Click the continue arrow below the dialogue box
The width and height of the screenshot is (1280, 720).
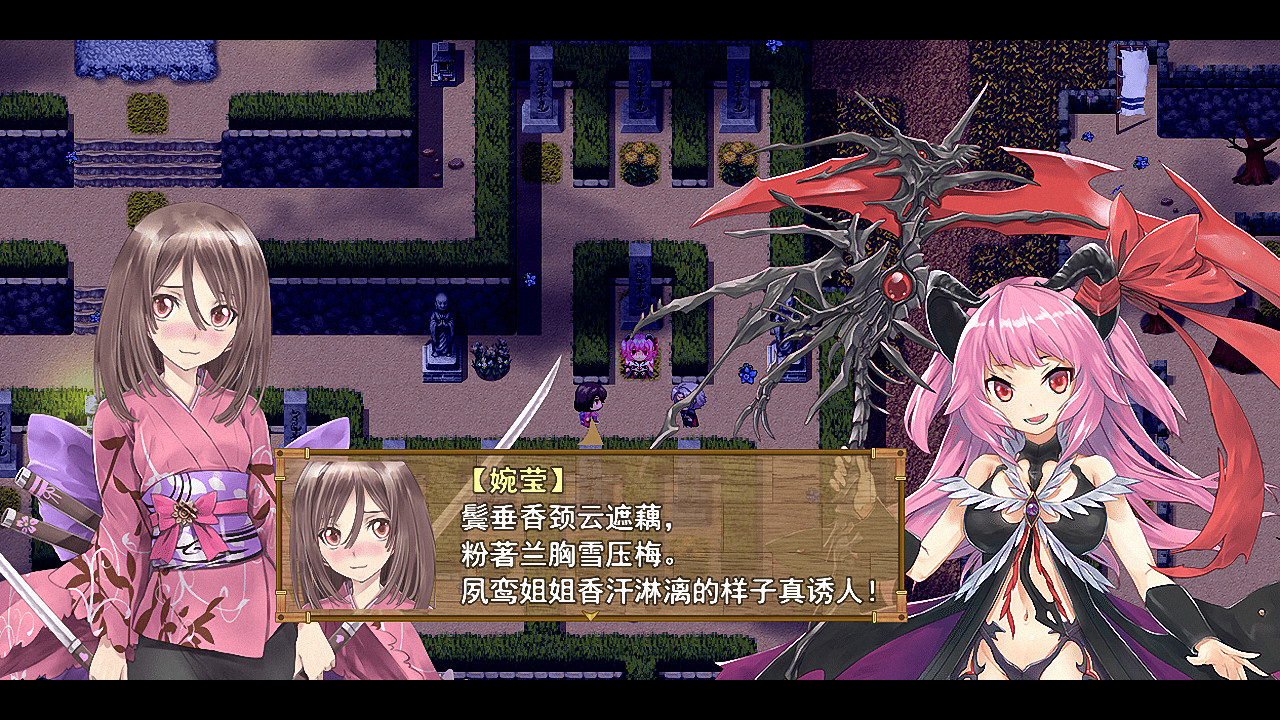point(590,615)
